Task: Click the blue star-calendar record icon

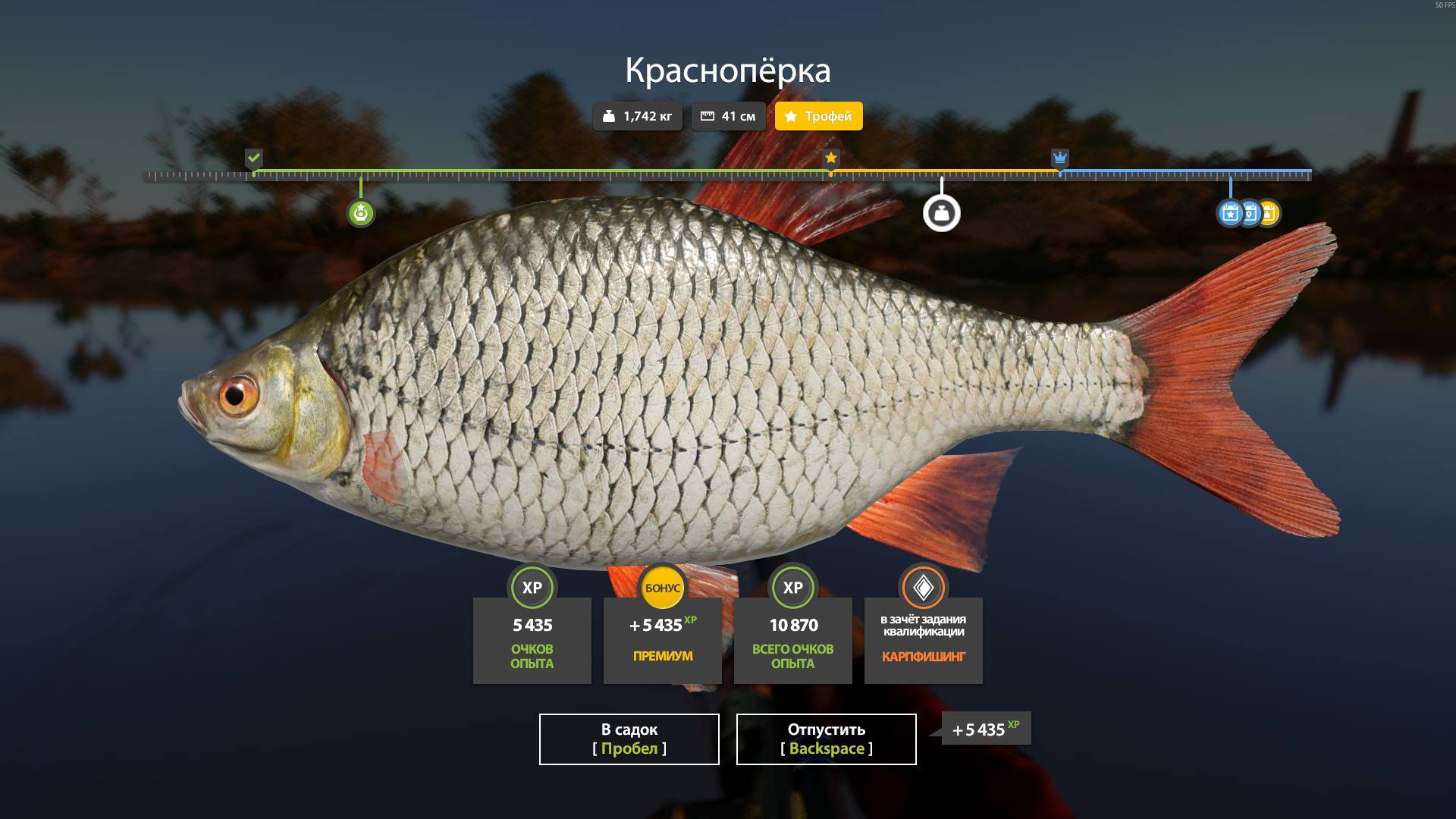Action: coord(1230,215)
